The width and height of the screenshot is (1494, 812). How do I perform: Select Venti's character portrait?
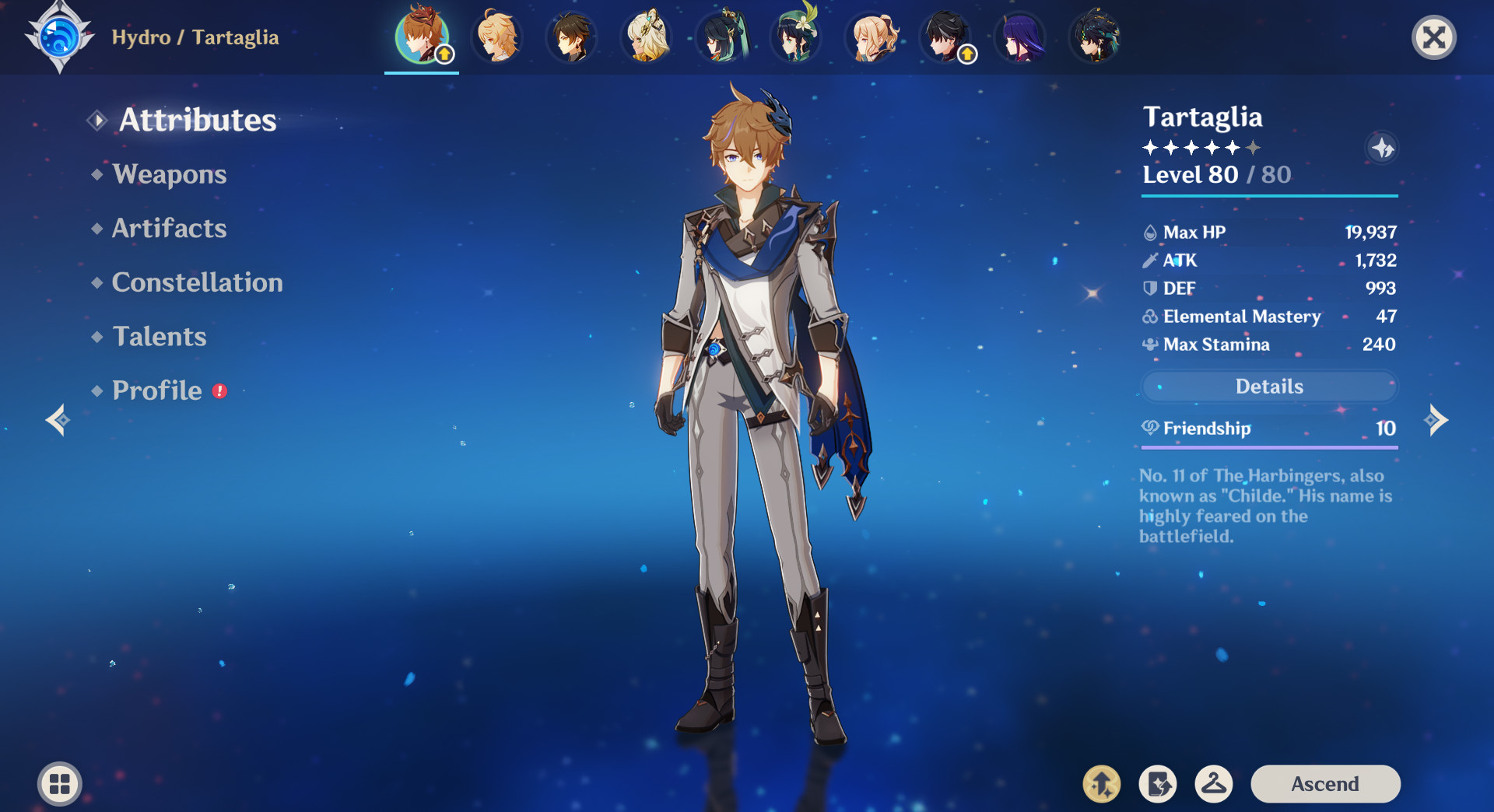point(796,36)
